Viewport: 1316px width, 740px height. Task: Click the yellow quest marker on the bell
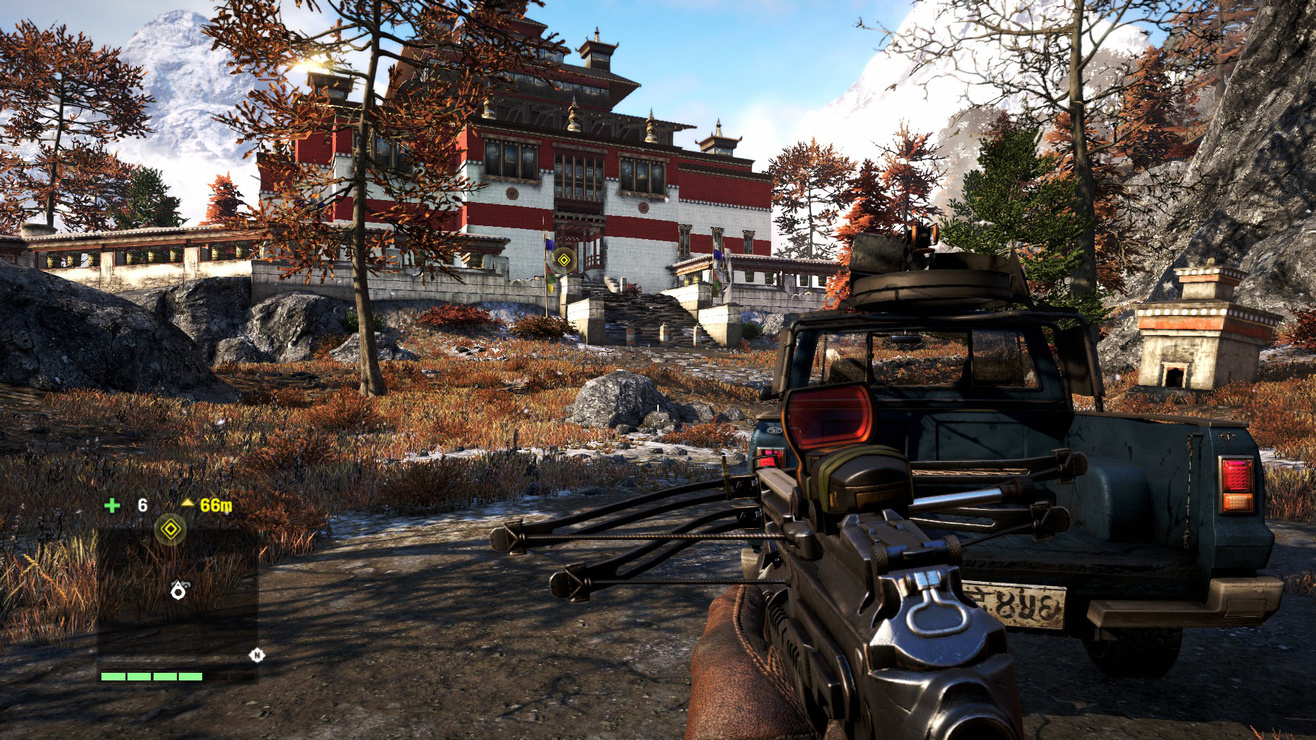[564, 259]
